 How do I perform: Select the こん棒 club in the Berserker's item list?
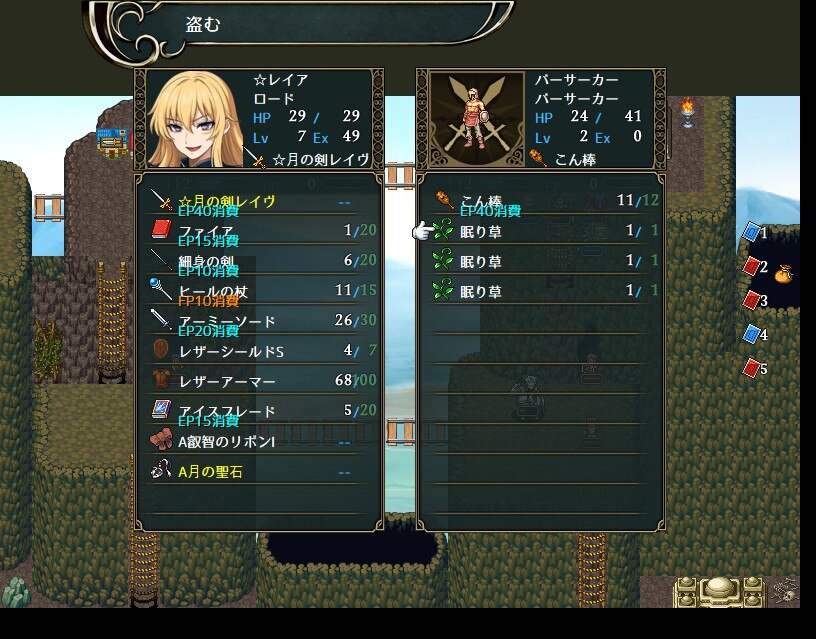540,201
